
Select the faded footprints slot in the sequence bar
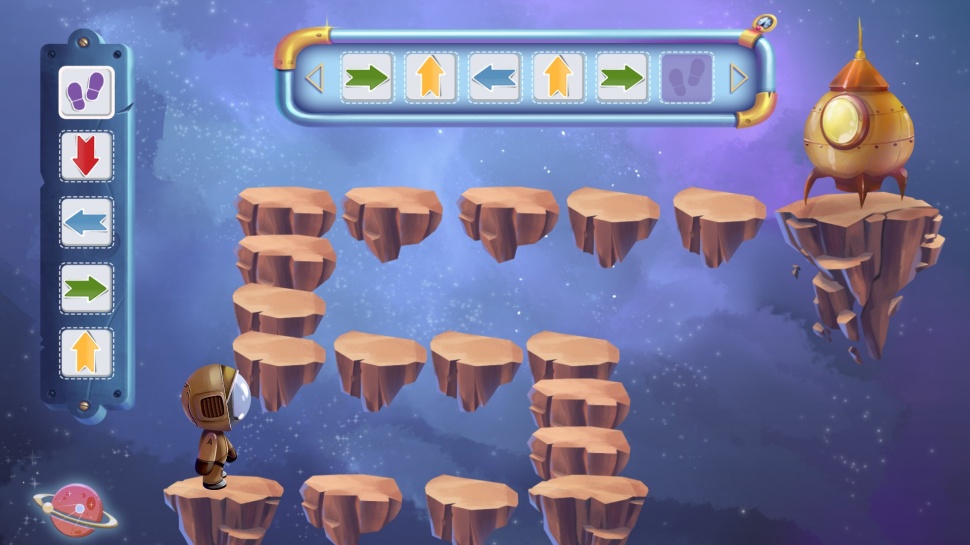tap(686, 78)
